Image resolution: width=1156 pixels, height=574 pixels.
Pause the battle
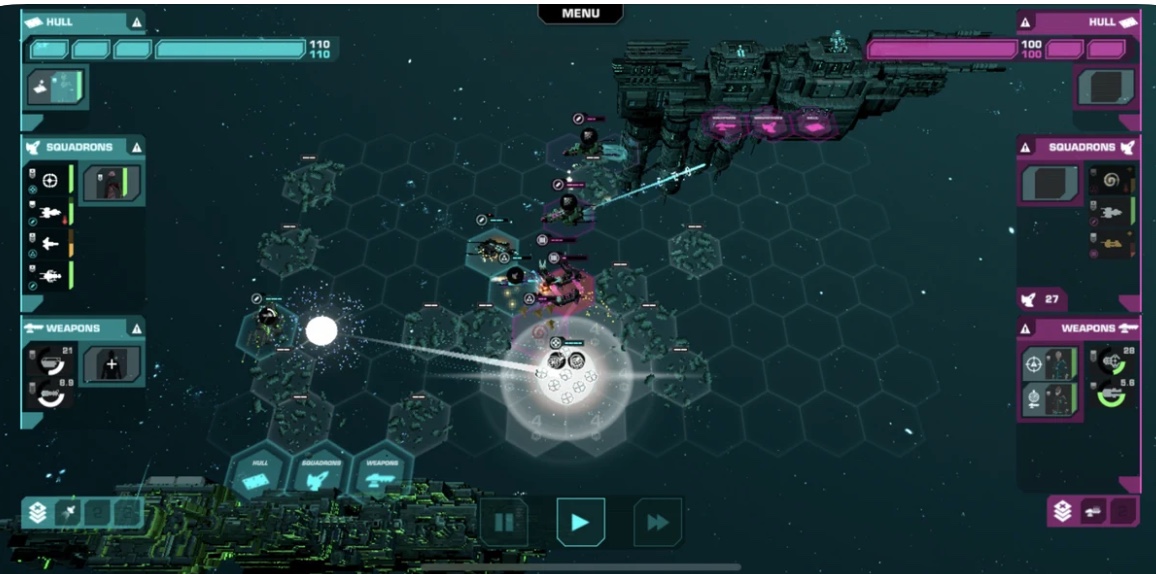click(x=504, y=521)
